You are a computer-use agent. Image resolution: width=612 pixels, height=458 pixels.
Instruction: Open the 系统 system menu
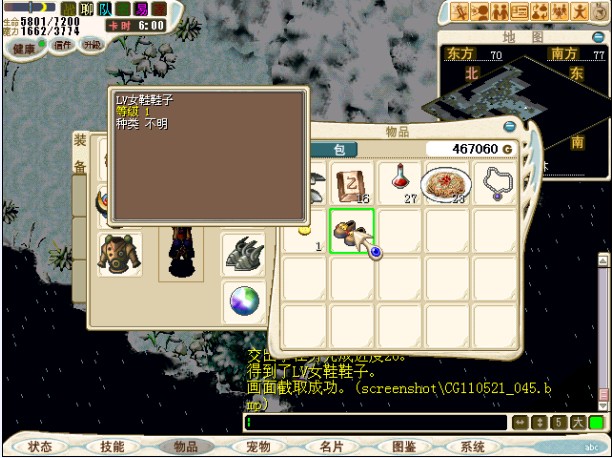(x=473, y=447)
